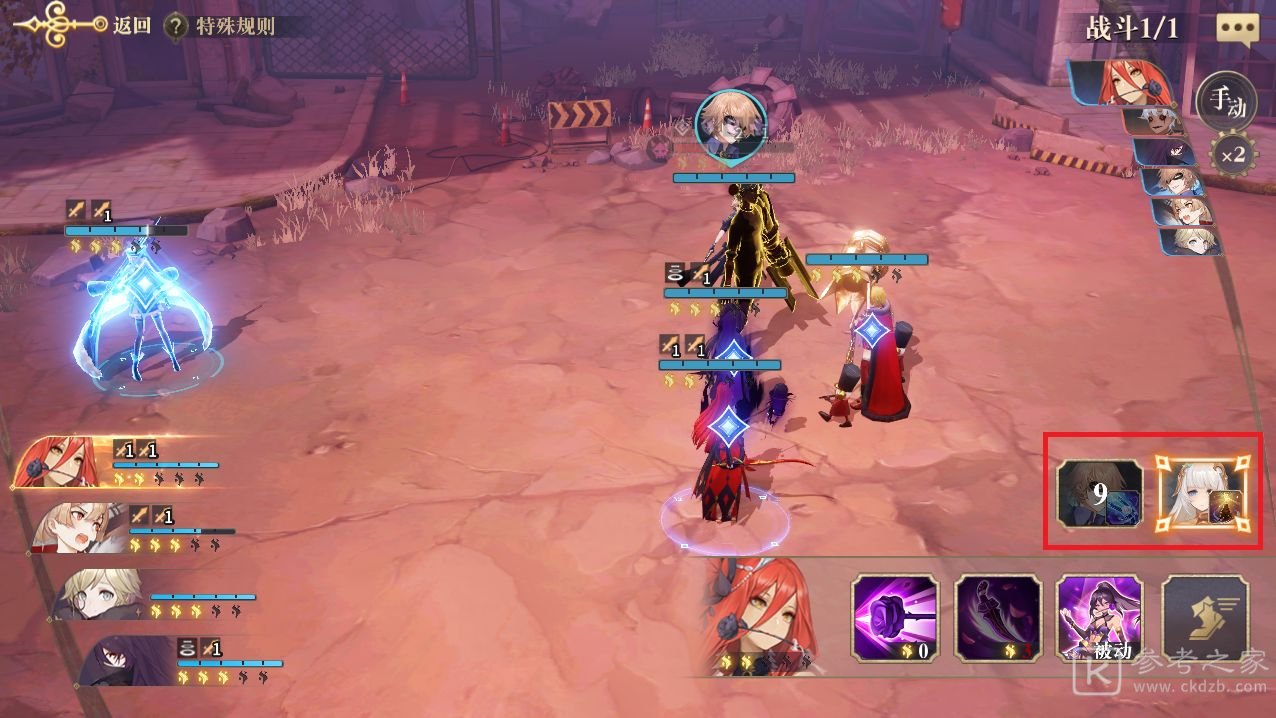This screenshot has height=718, width=1276.
Task: Select the boot-shaped move action button
Action: point(1205,618)
